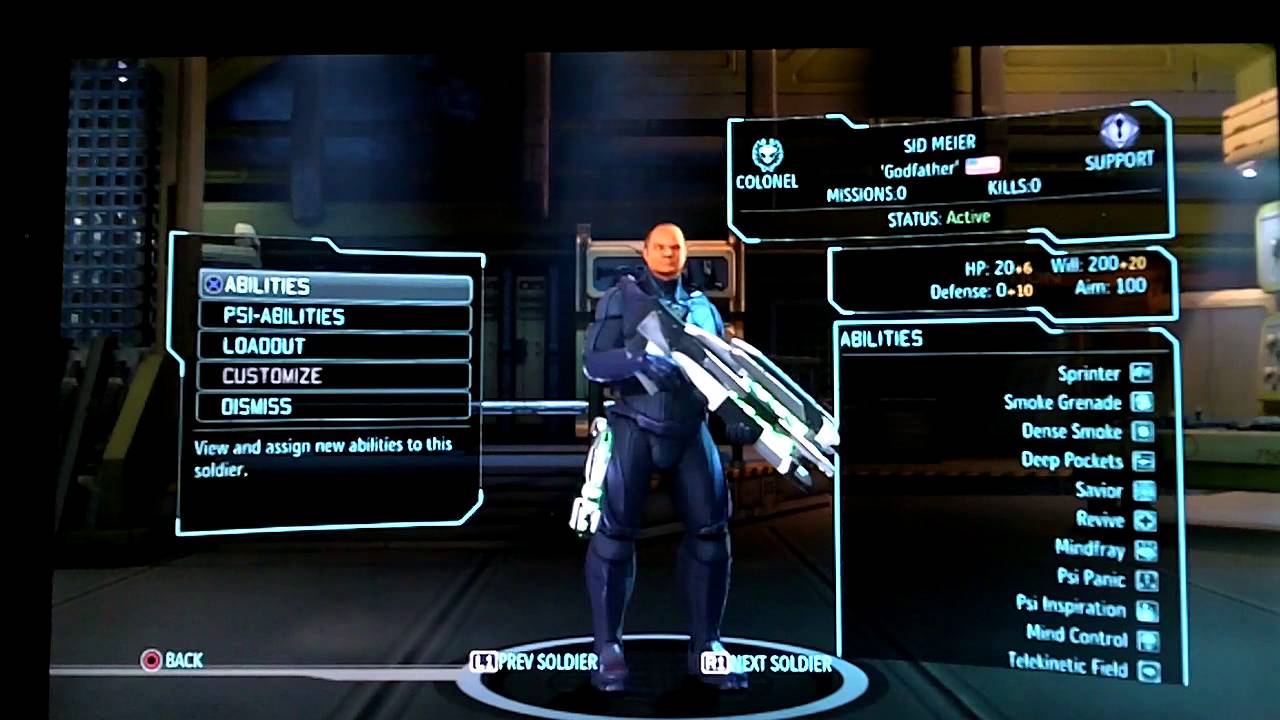Viewport: 1280px width, 720px height.
Task: Click the Psi Inspiration ability icon
Action: 1148,609
